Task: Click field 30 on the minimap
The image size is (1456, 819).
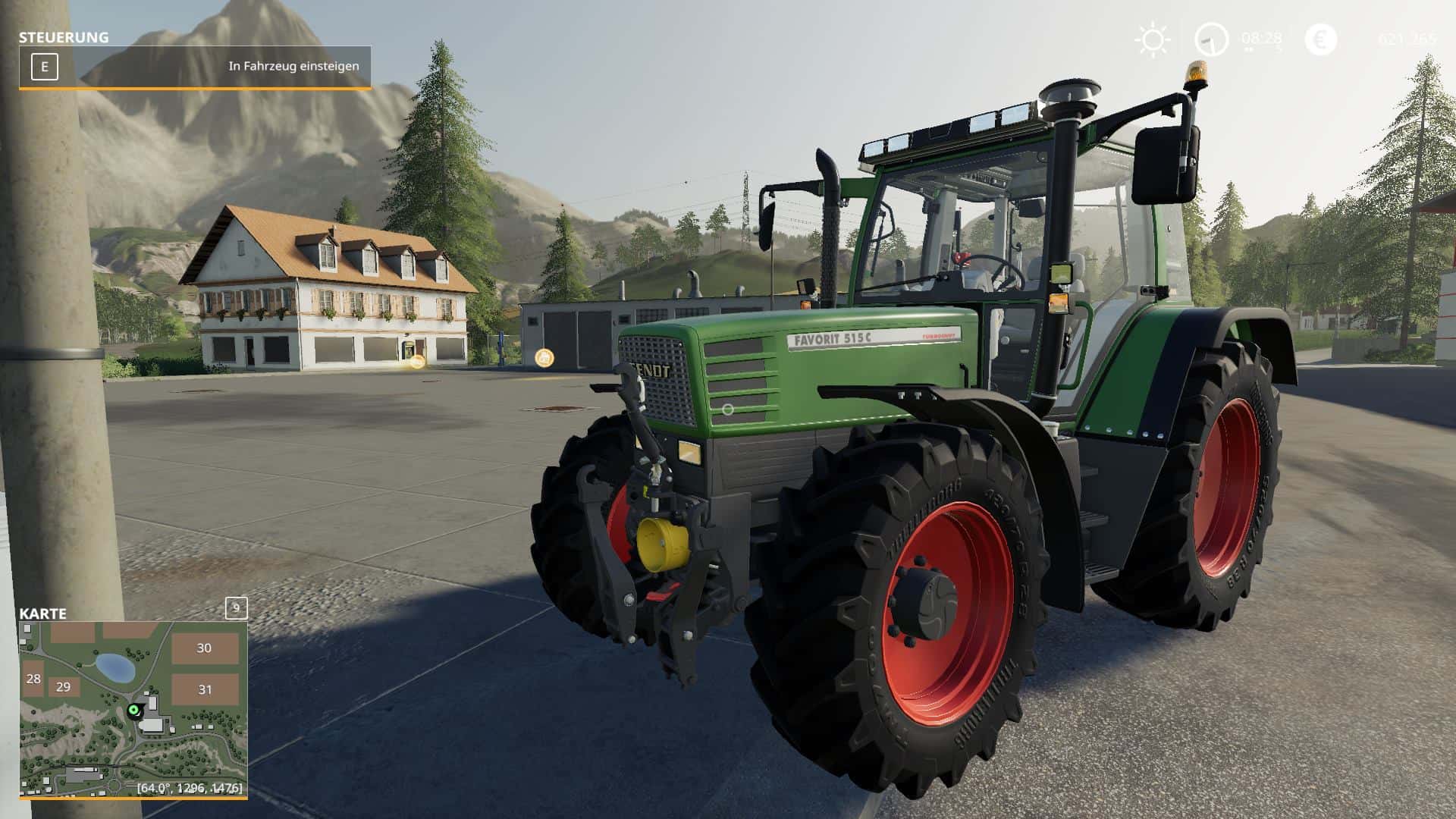Action: pos(202,648)
